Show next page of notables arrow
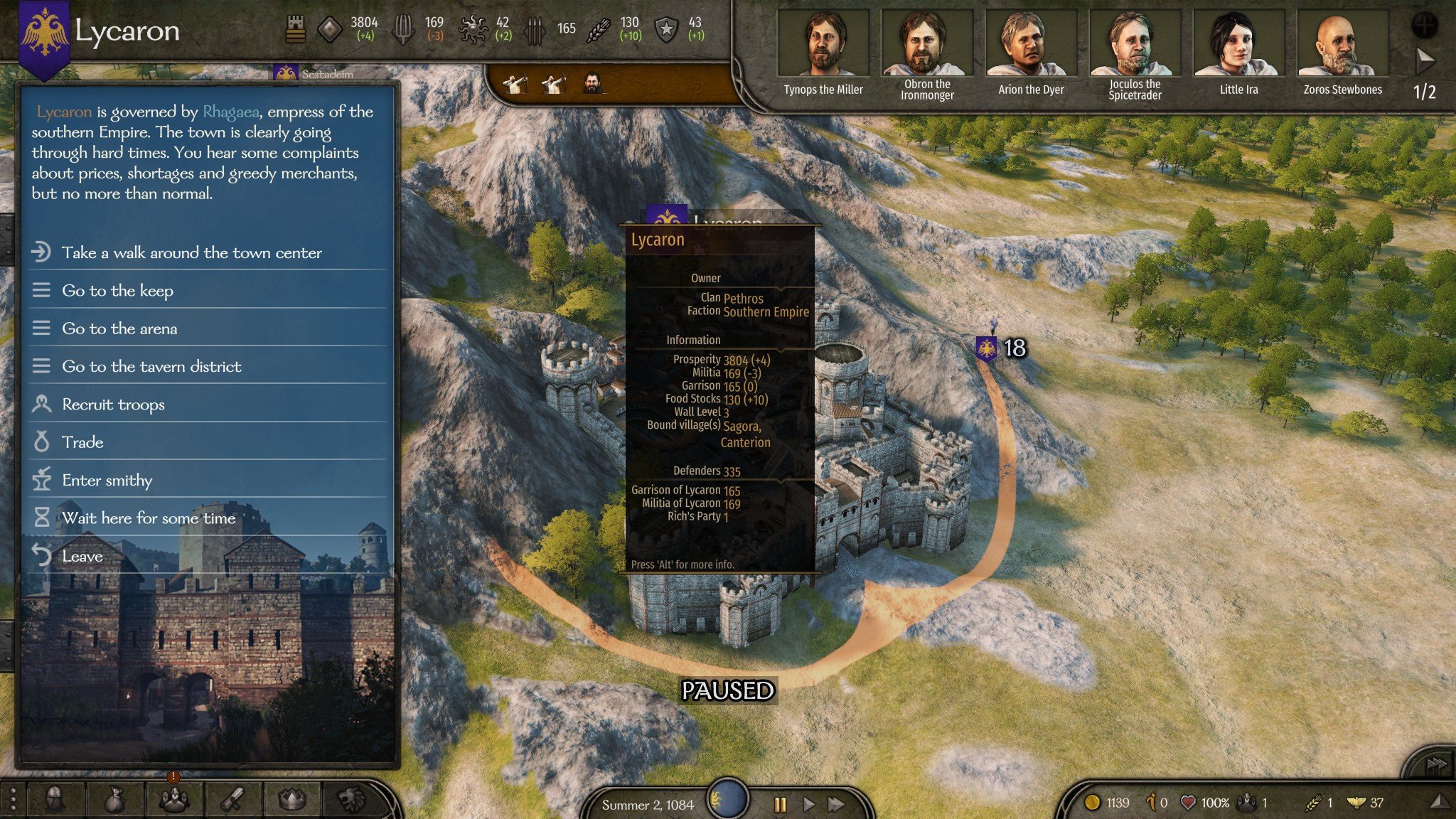 pyautogui.click(x=1425, y=61)
